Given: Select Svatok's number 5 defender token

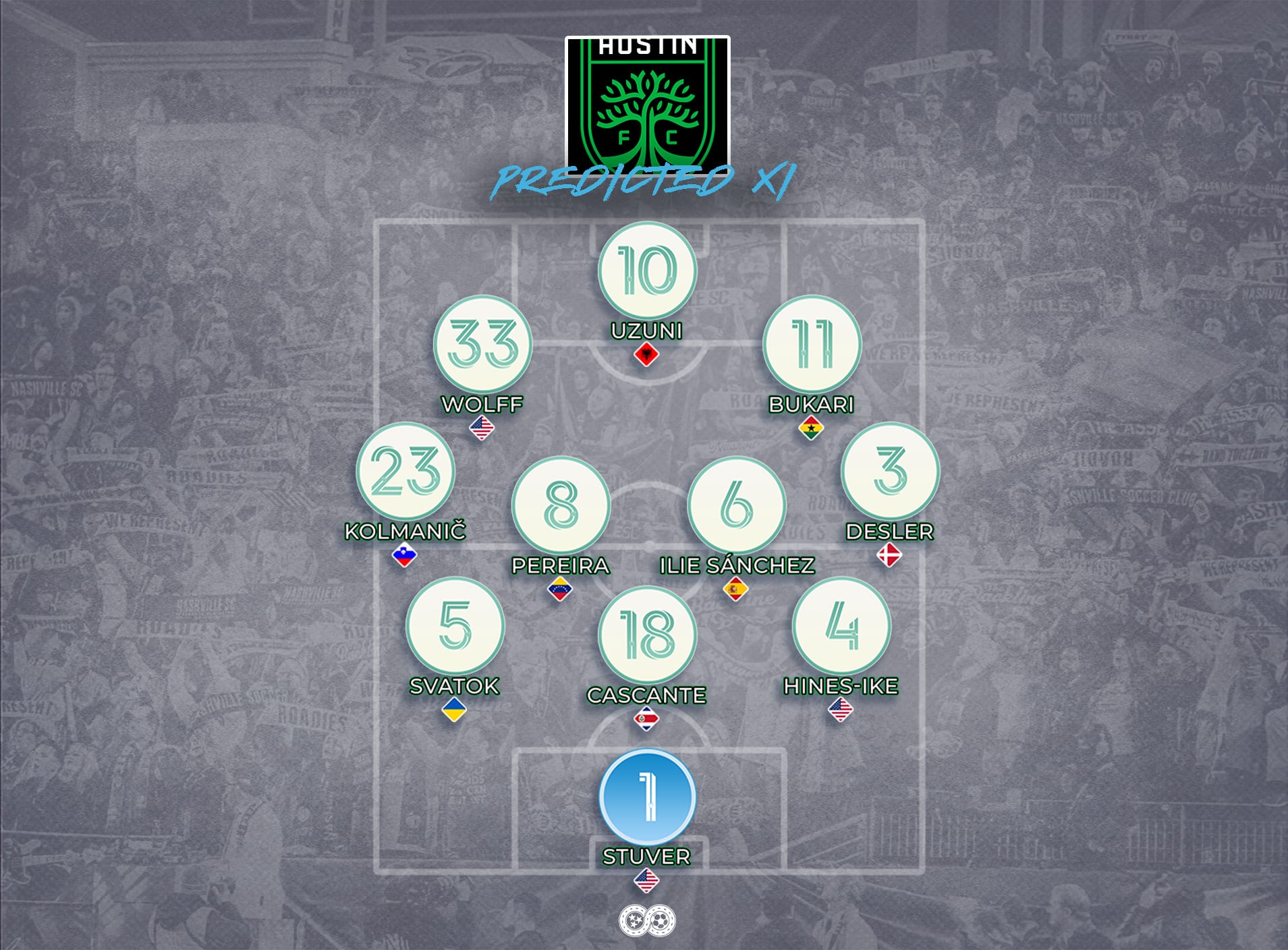Looking at the screenshot, I should pos(455,625).
